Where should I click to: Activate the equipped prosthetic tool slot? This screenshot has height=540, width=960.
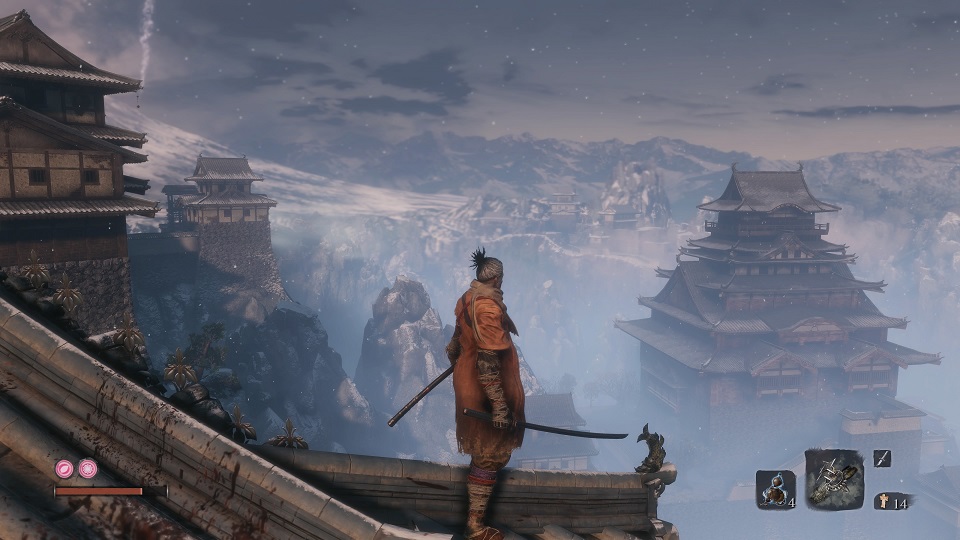[834, 478]
